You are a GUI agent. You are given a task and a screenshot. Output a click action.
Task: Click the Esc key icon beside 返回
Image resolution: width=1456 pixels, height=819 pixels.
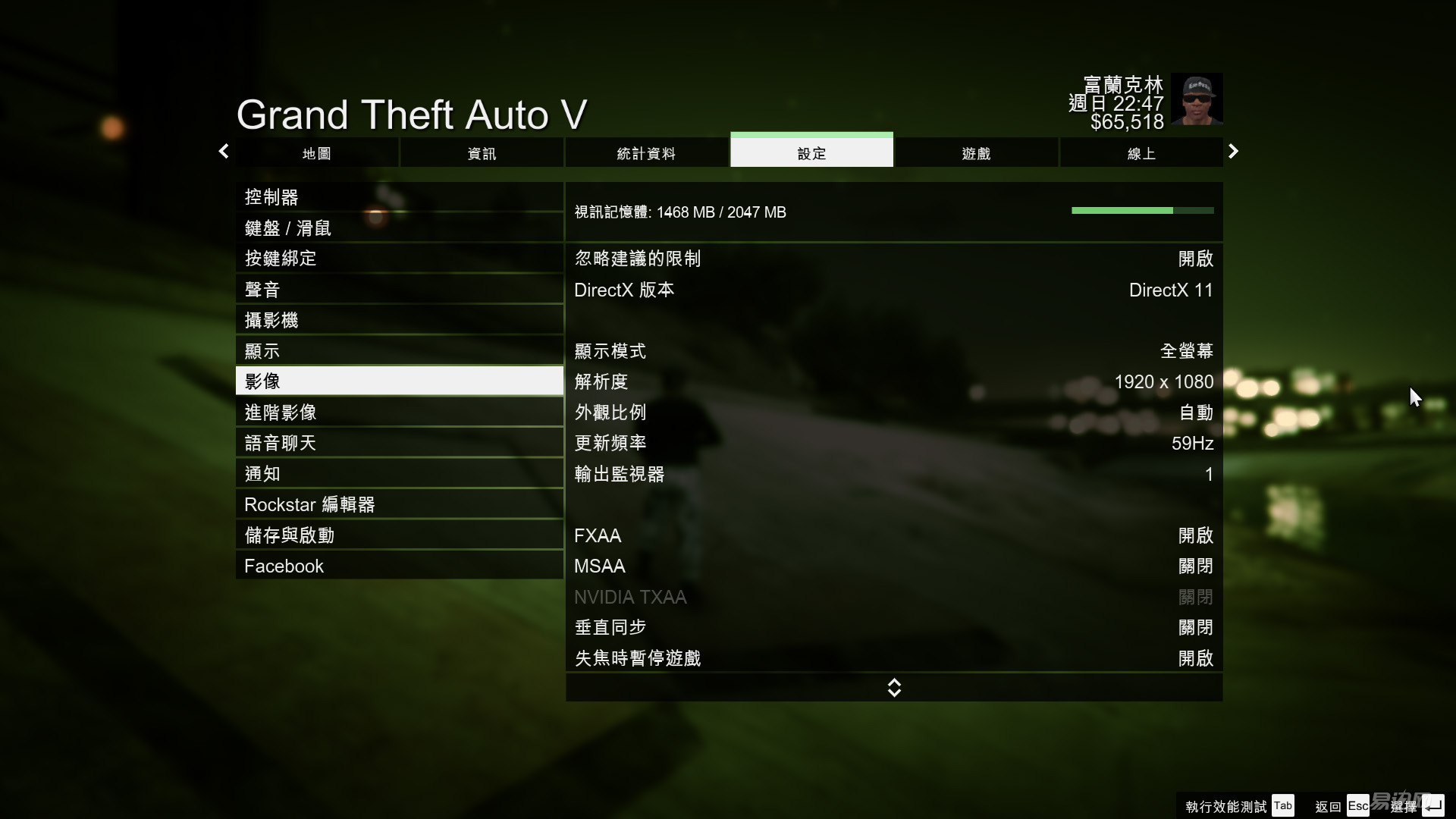tap(1357, 805)
